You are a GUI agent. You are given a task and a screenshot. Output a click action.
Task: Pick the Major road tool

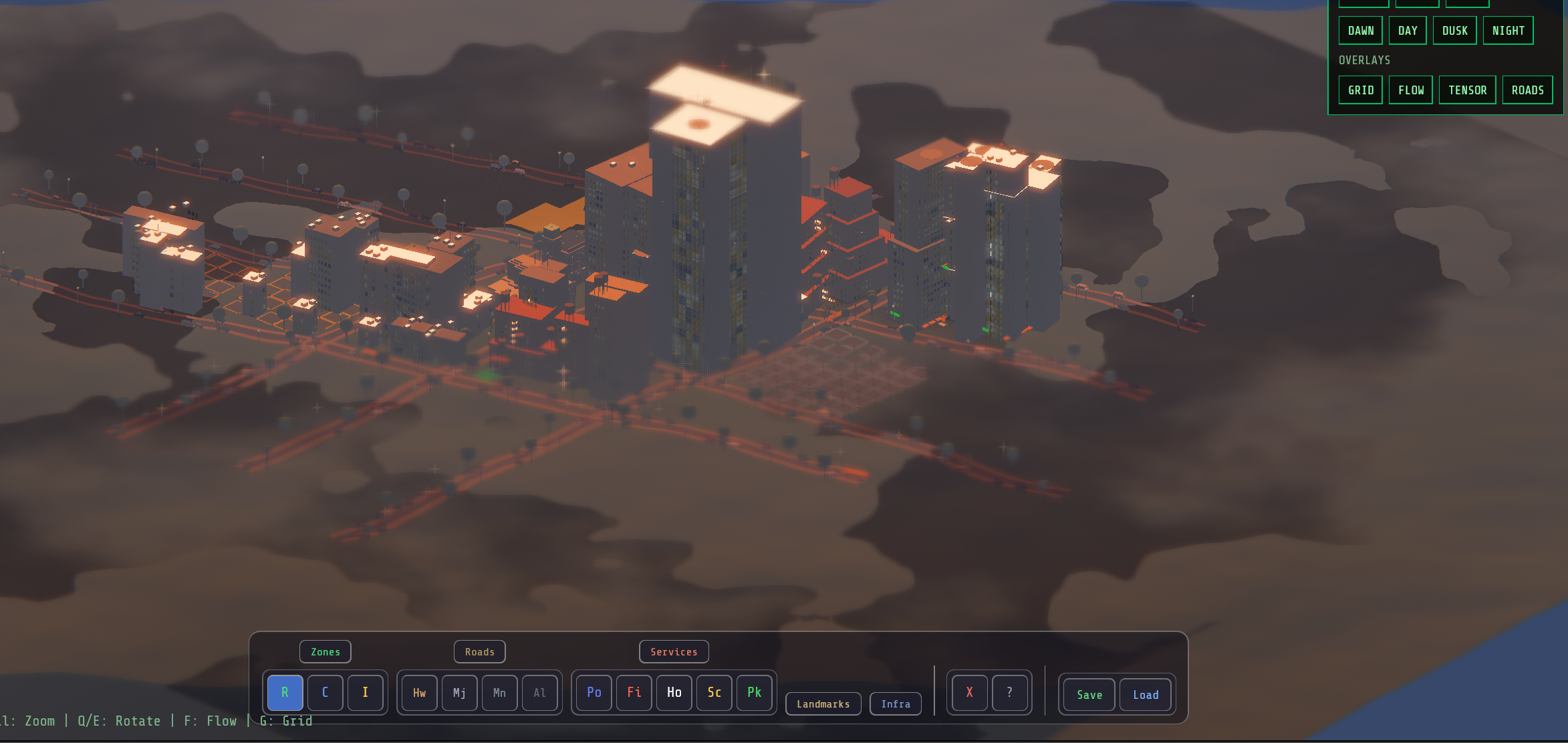pyautogui.click(x=459, y=693)
